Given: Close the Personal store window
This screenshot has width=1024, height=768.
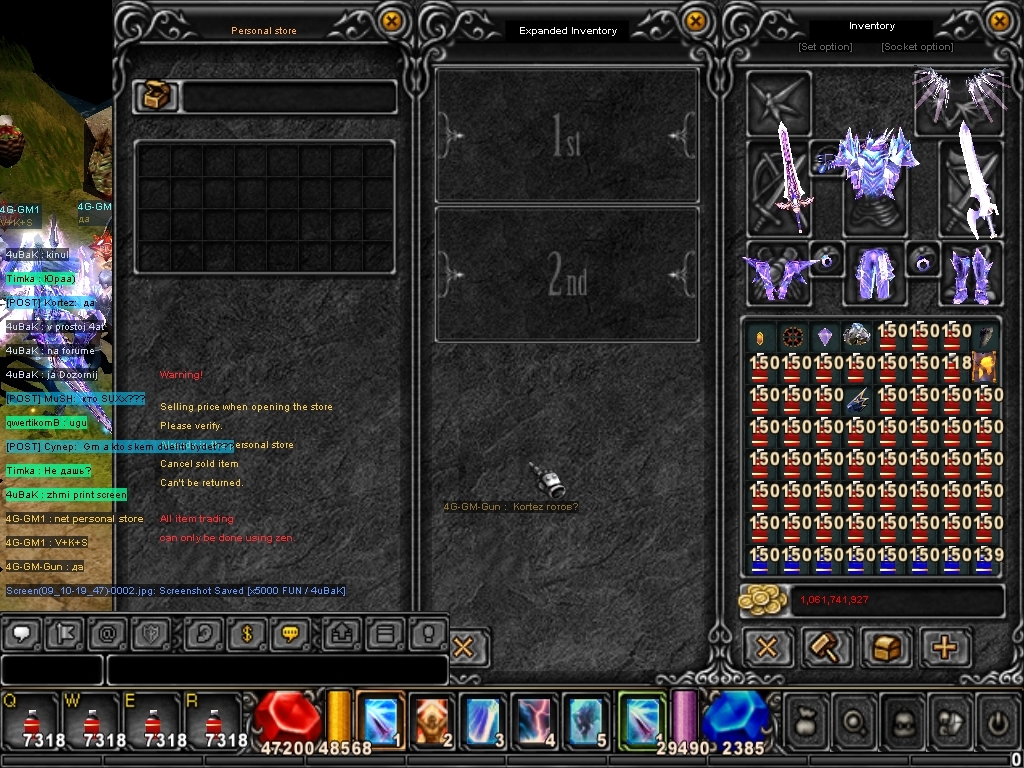Looking at the screenshot, I should click(x=392, y=21).
